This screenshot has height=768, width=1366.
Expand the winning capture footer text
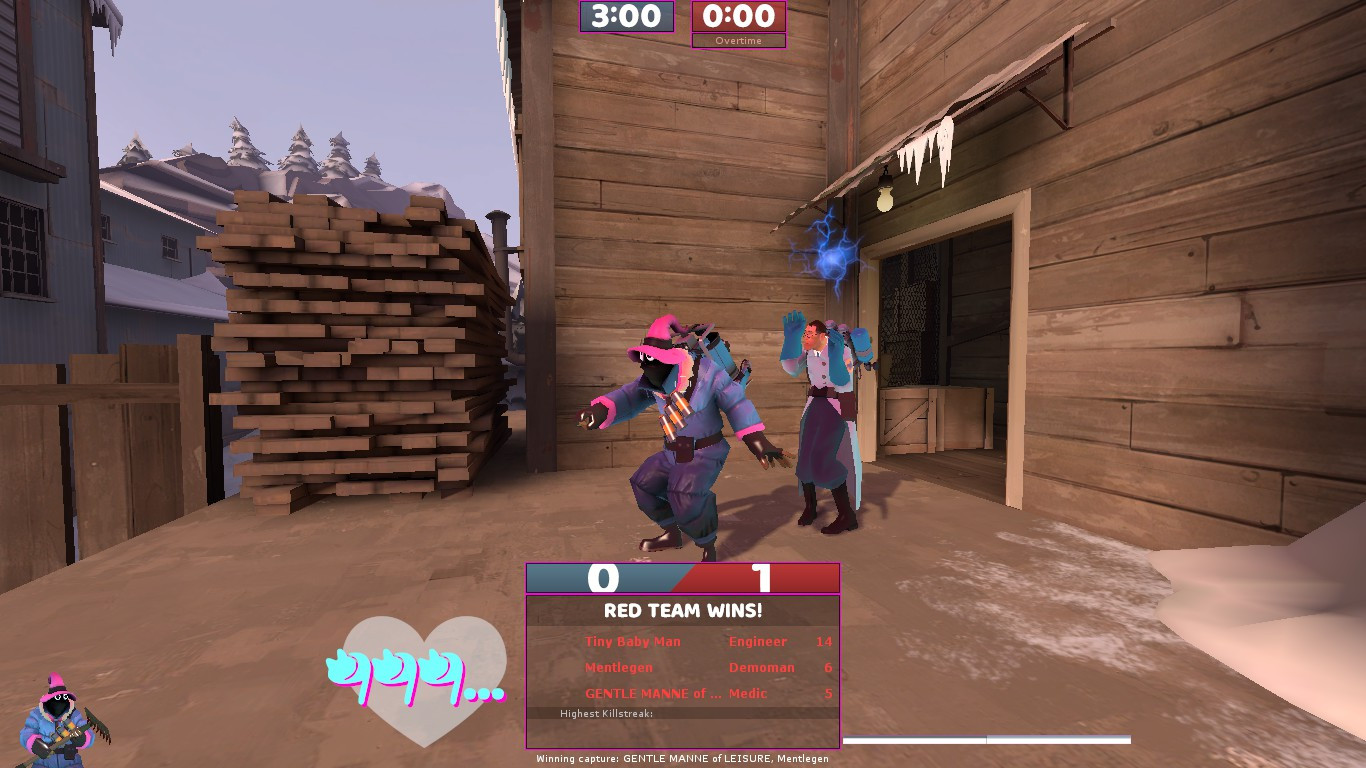click(x=683, y=759)
